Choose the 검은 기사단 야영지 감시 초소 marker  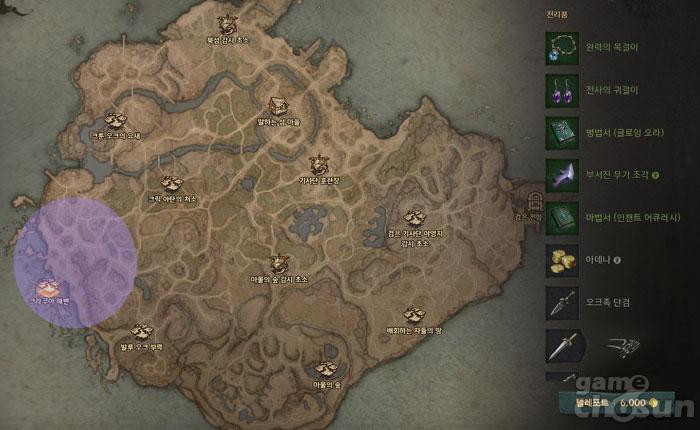pyautogui.click(x=413, y=217)
